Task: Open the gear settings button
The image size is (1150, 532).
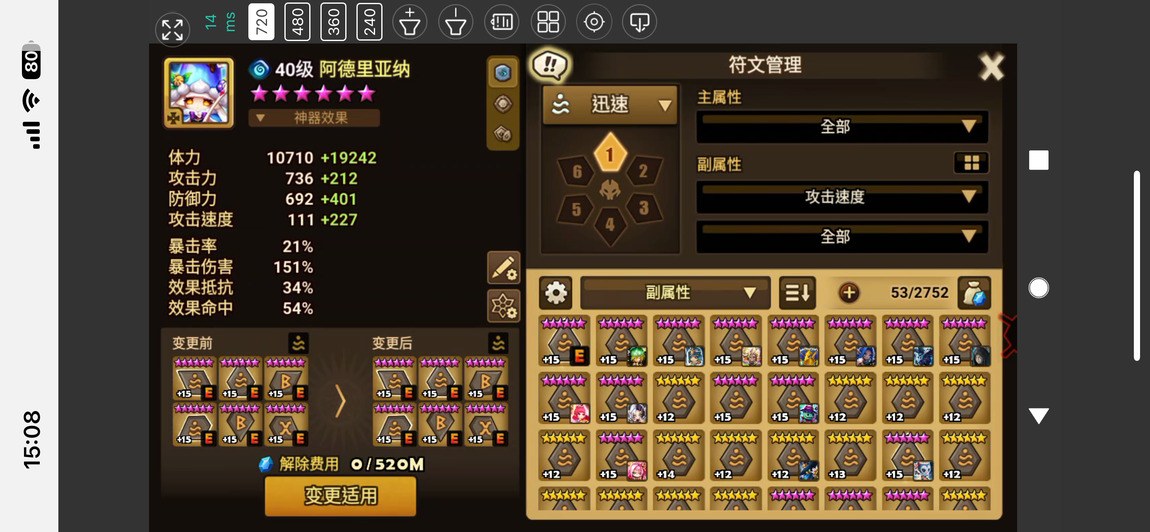Action: click(x=556, y=293)
